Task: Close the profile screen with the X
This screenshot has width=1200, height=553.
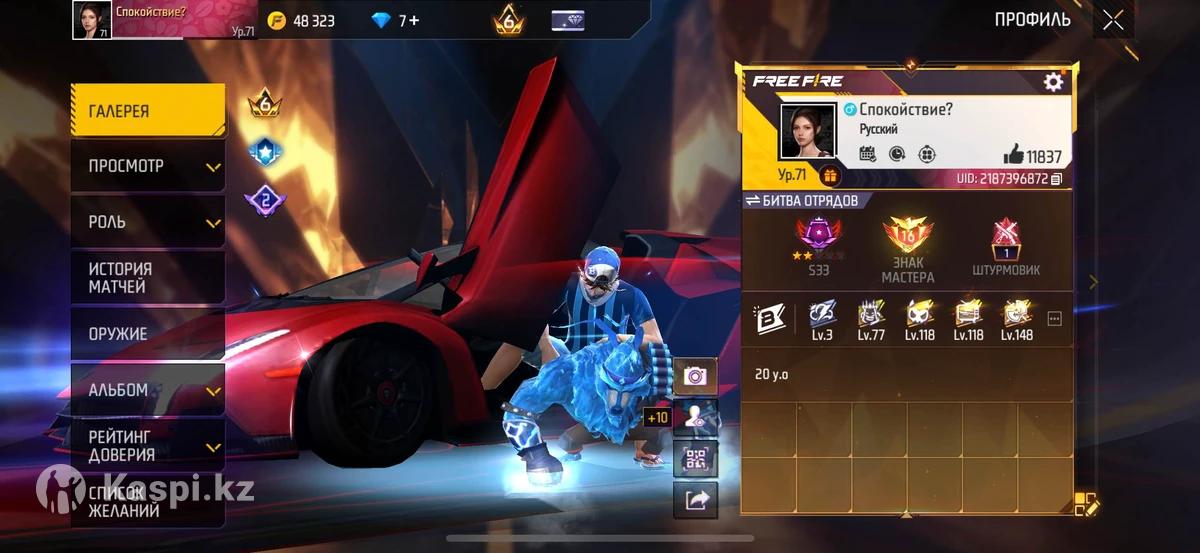Action: [x=1113, y=20]
